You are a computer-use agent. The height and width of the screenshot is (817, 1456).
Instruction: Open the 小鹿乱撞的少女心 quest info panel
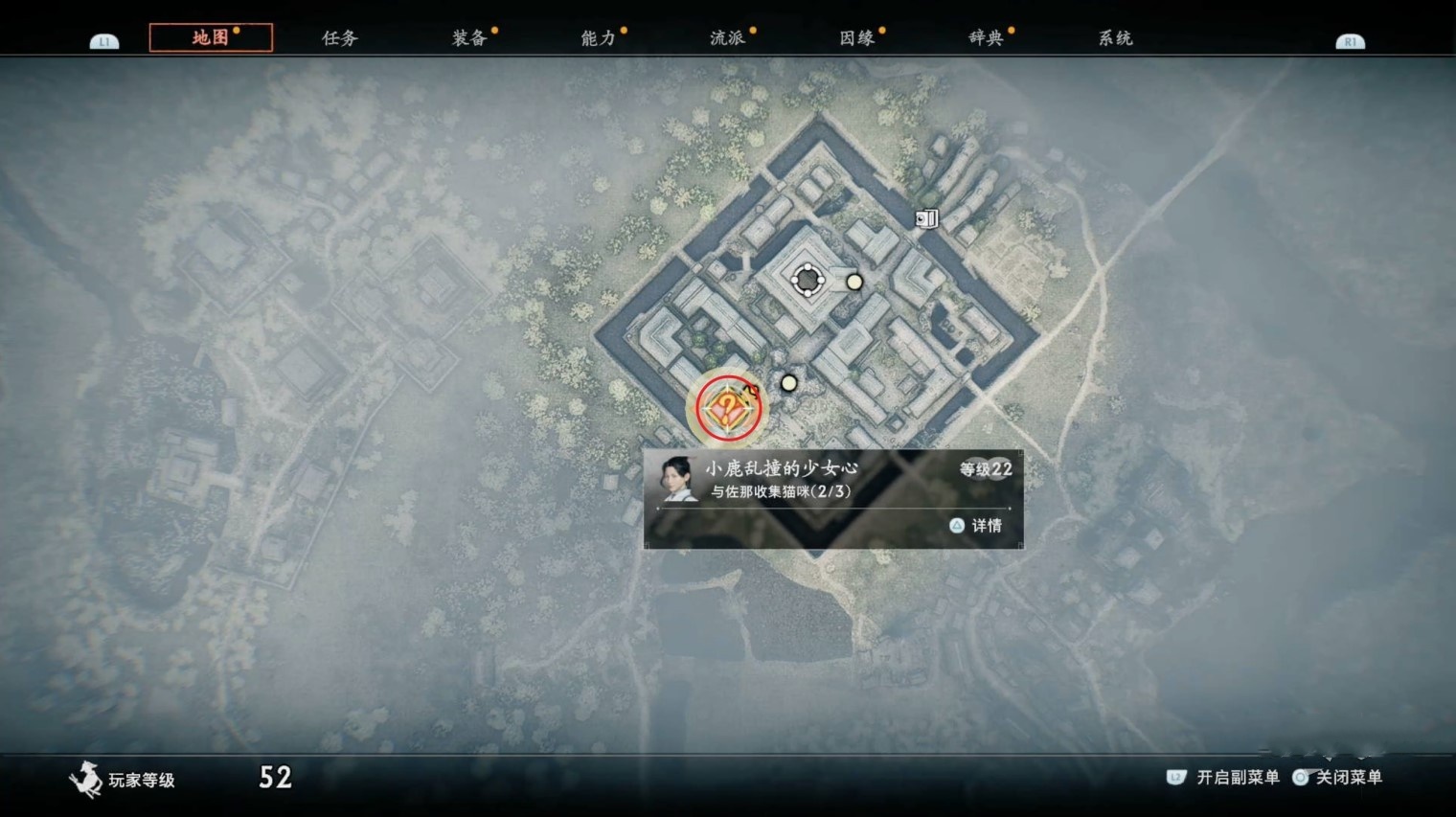click(x=832, y=498)
